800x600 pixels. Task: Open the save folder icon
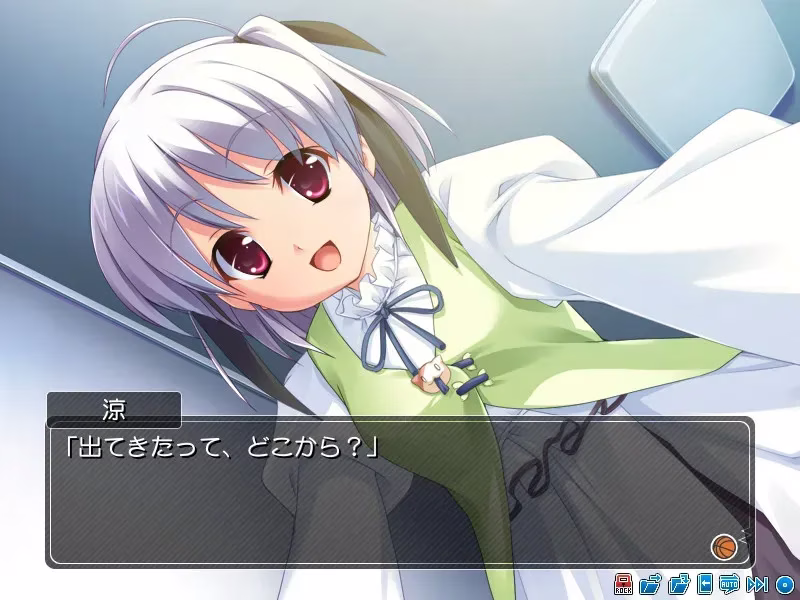(x=650, y=584)
